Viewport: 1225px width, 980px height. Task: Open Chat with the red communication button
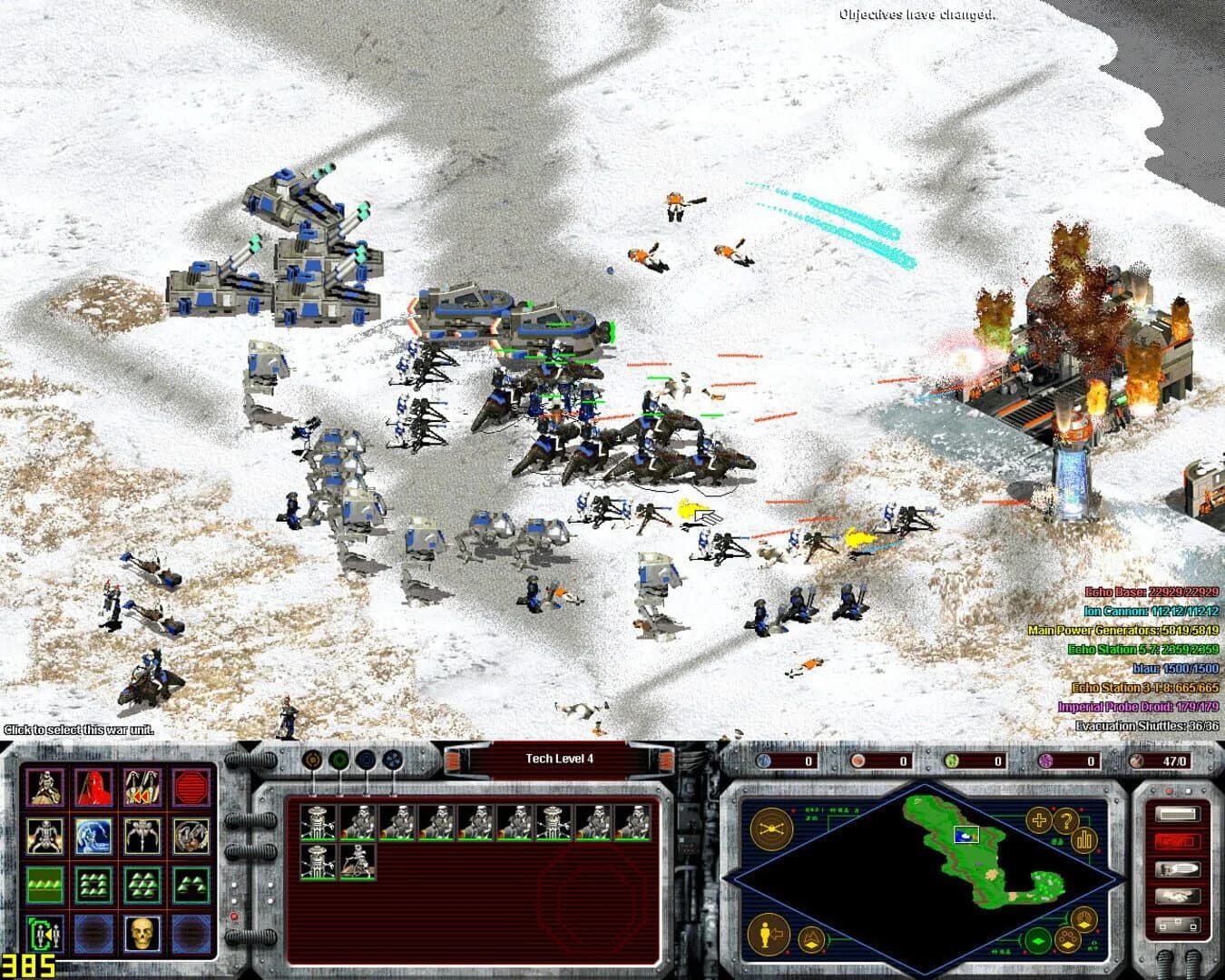[x=1178, y=840]
